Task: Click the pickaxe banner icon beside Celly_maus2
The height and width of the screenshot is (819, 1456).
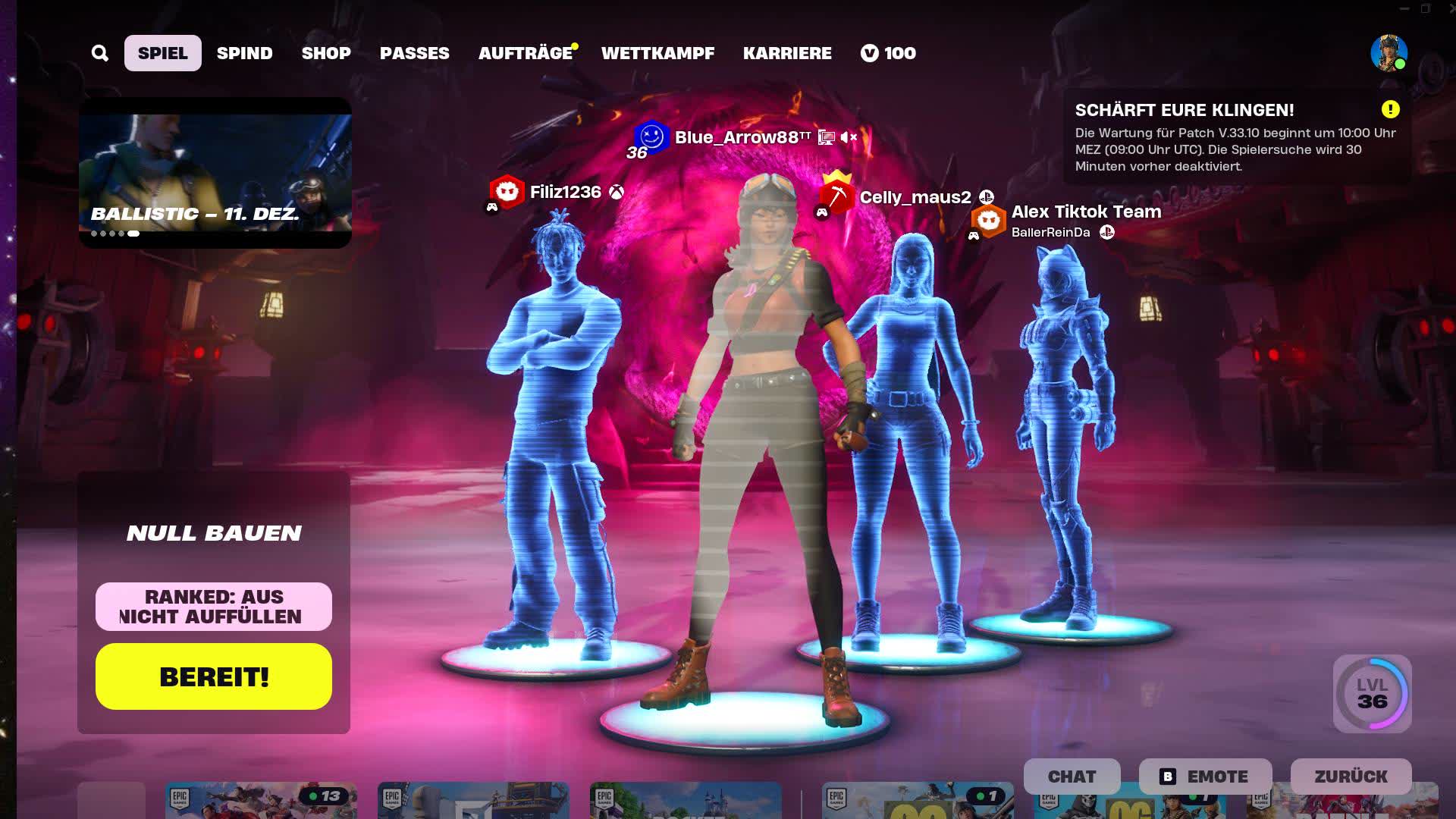Action: coord(837,196)
